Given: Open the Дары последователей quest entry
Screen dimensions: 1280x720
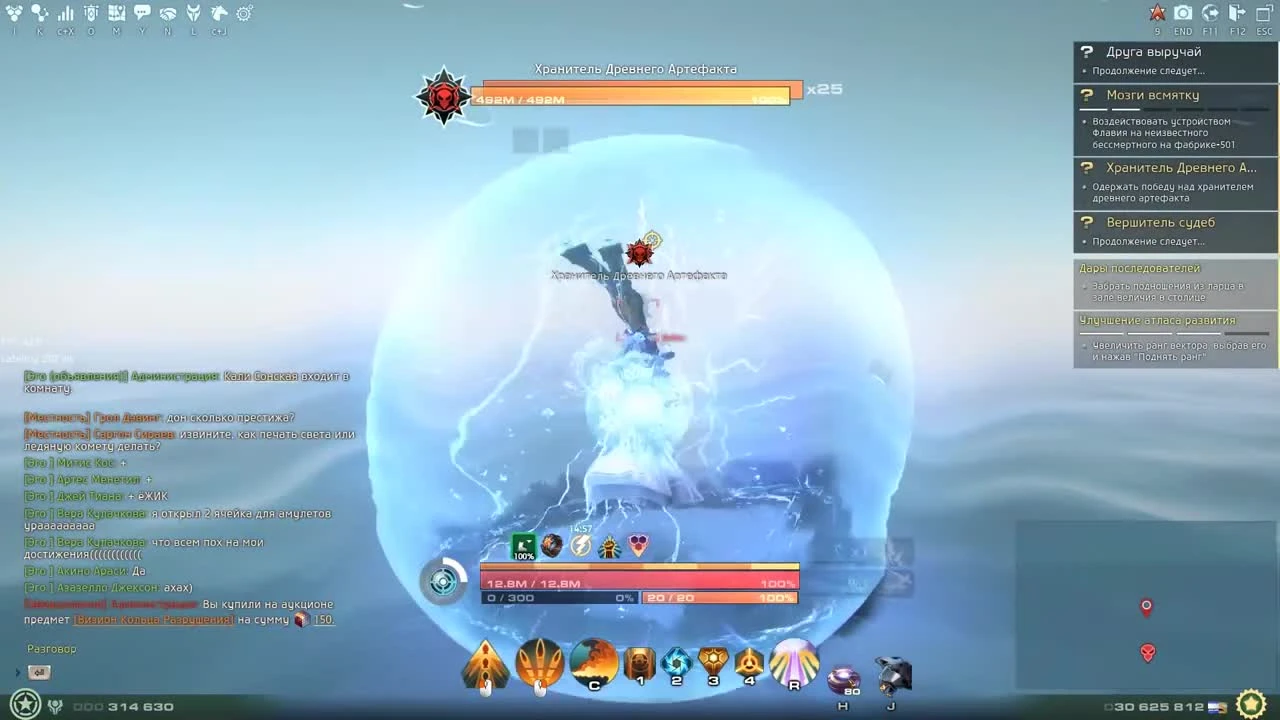Looking at the screenshot, I should click(1137, 268).
